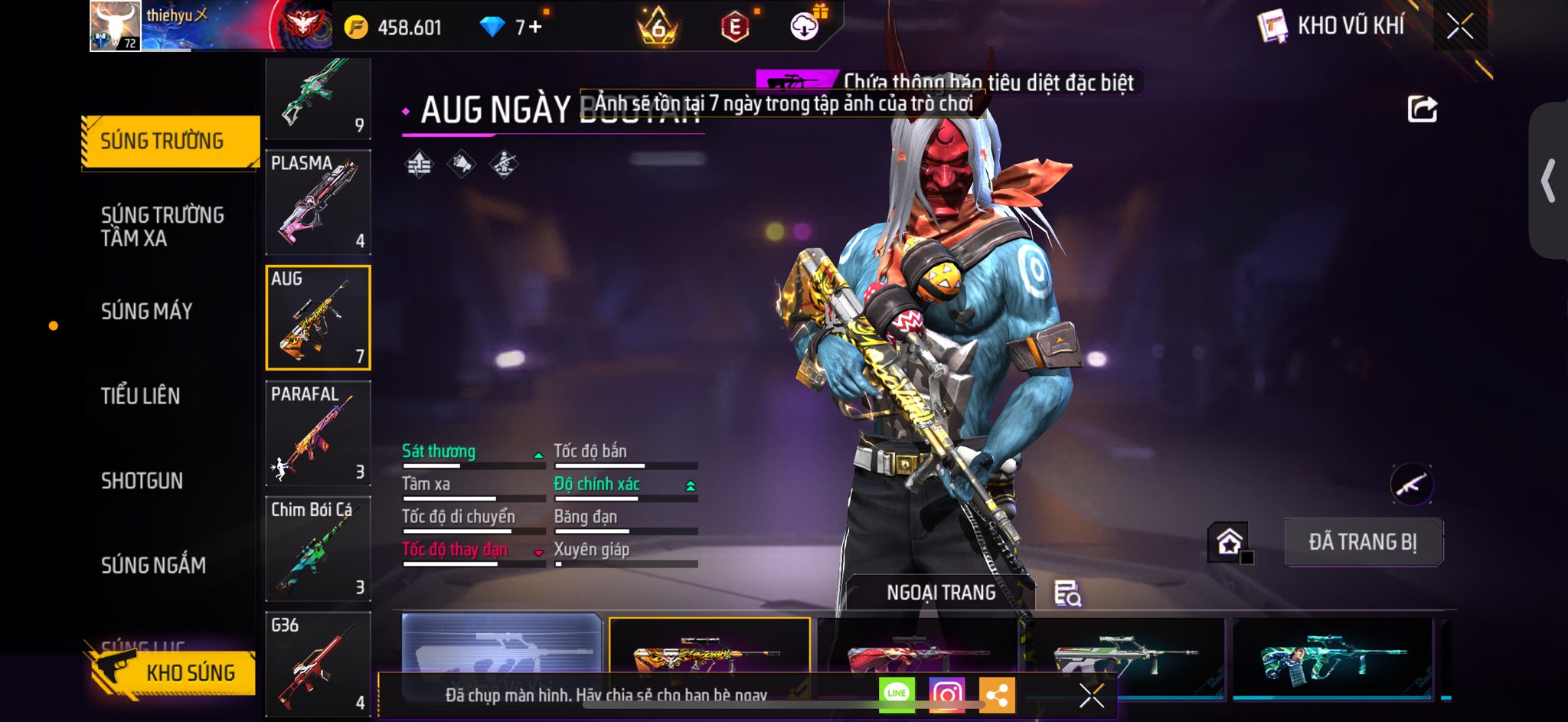Open the NGOẠI TRANG tab
Image resolution: width=1568 pixels, height=722 pixels.
(x=941, y=593)
